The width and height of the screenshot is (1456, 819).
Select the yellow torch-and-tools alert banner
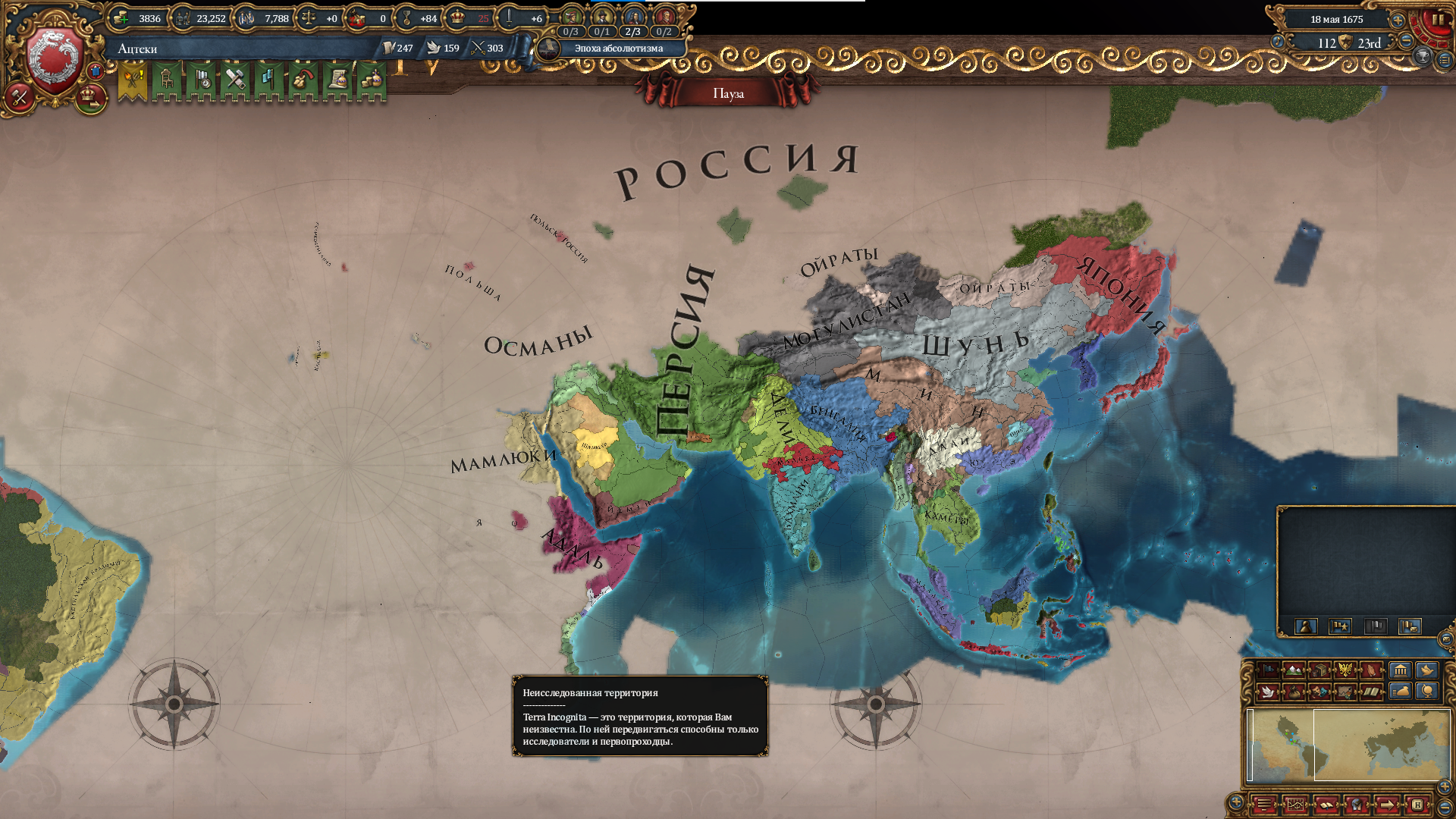coord(133,80)
